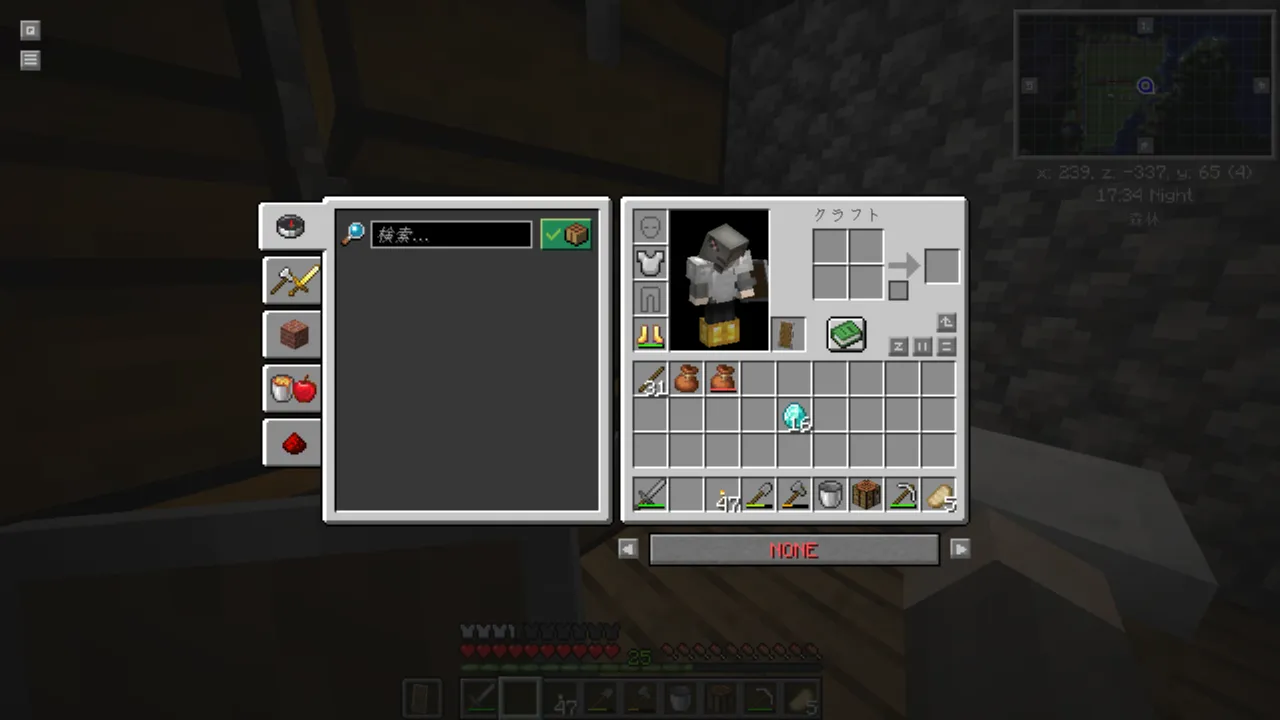Open the food and apple recipe tab
Screen dimensions: 1280x720
point(292,388)
